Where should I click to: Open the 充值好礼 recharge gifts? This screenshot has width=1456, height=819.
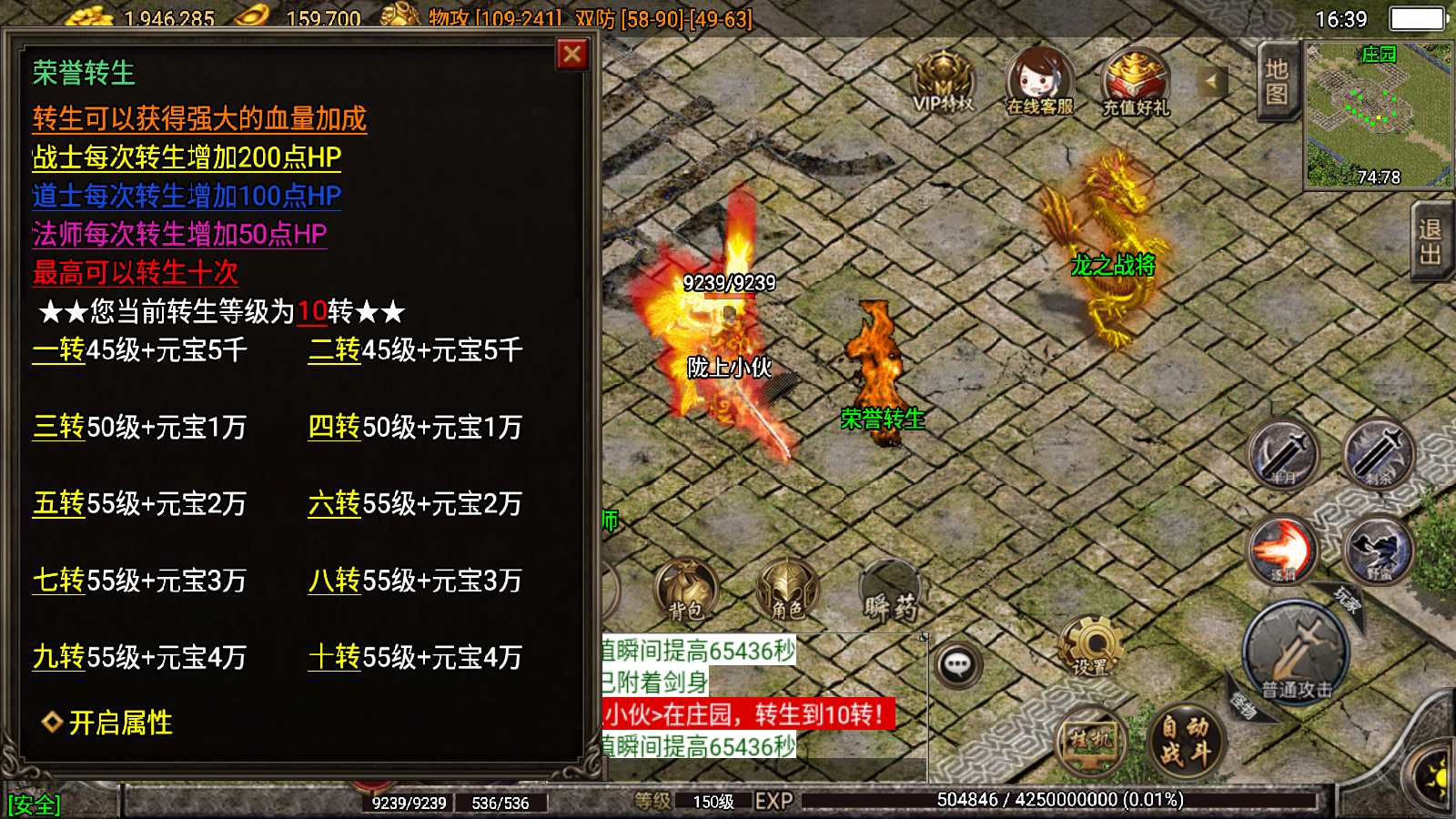click(x=1136, y=82)
